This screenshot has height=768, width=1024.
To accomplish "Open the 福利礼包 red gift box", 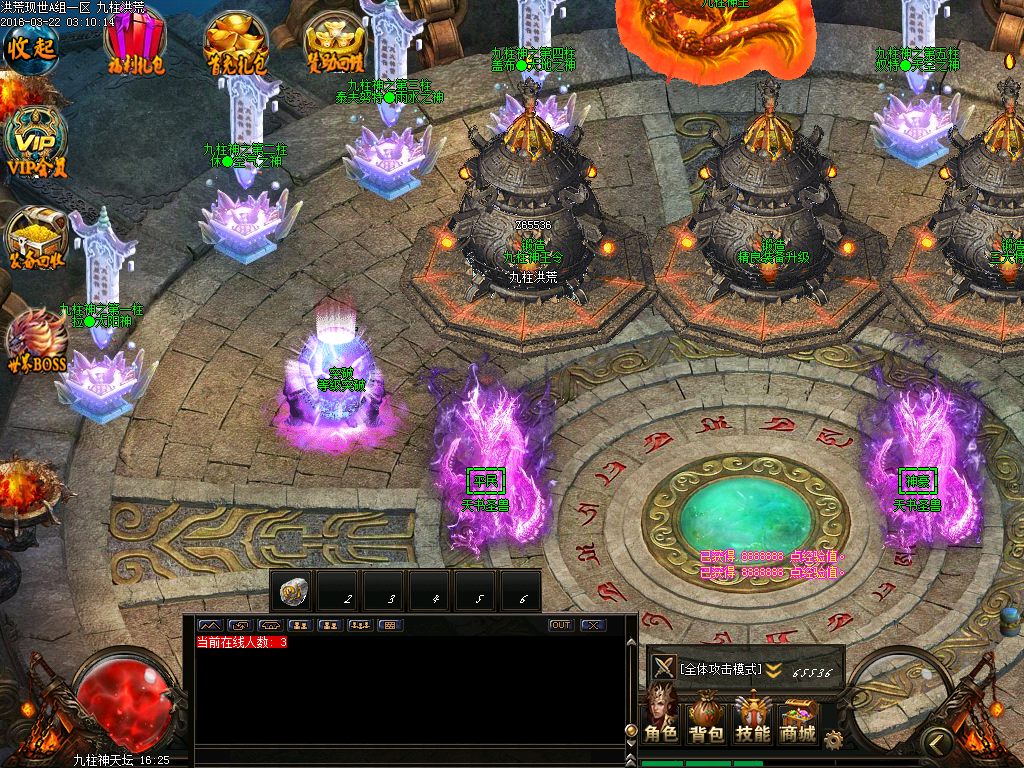I will (x=135, y=43).
